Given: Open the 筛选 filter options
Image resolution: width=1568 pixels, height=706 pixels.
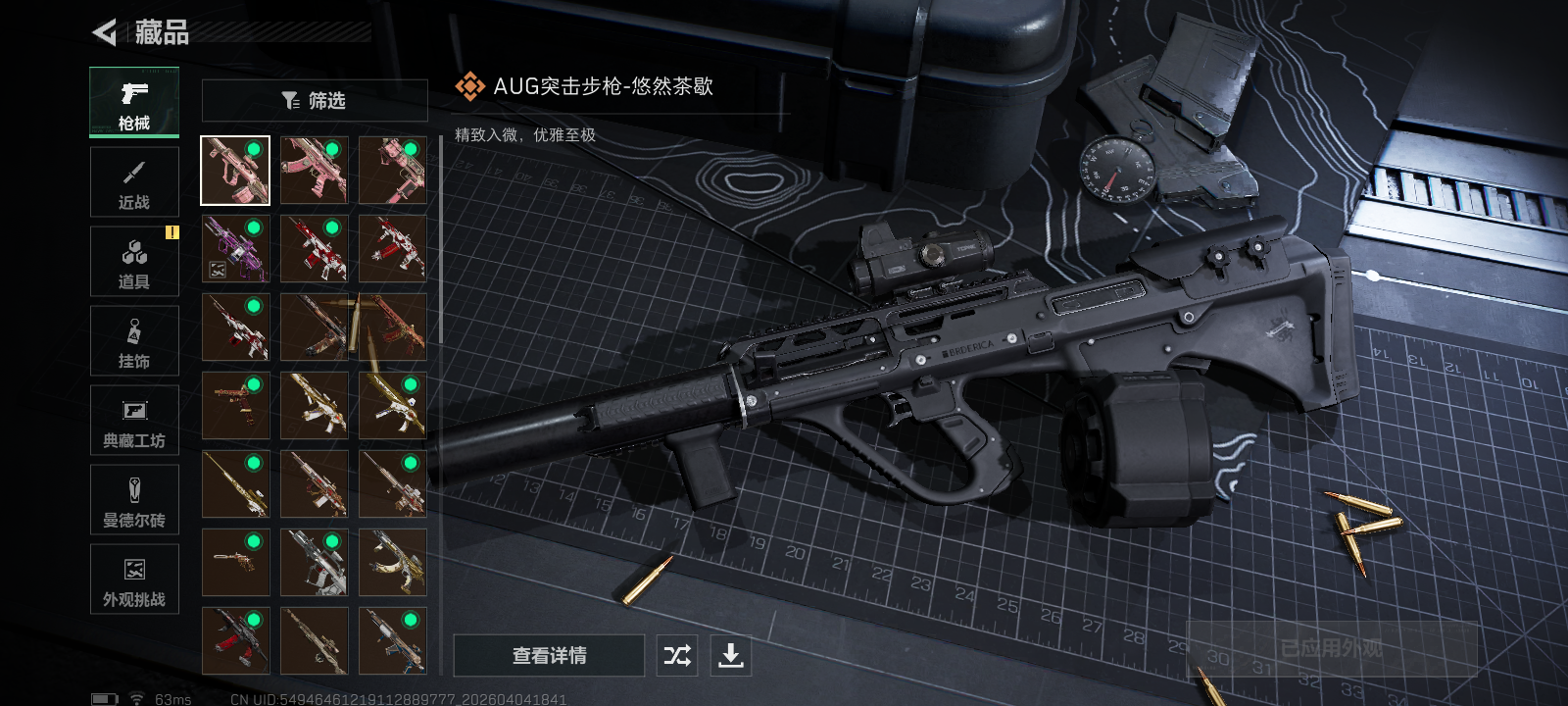Looking at the screenshot, I should point(315,100).
